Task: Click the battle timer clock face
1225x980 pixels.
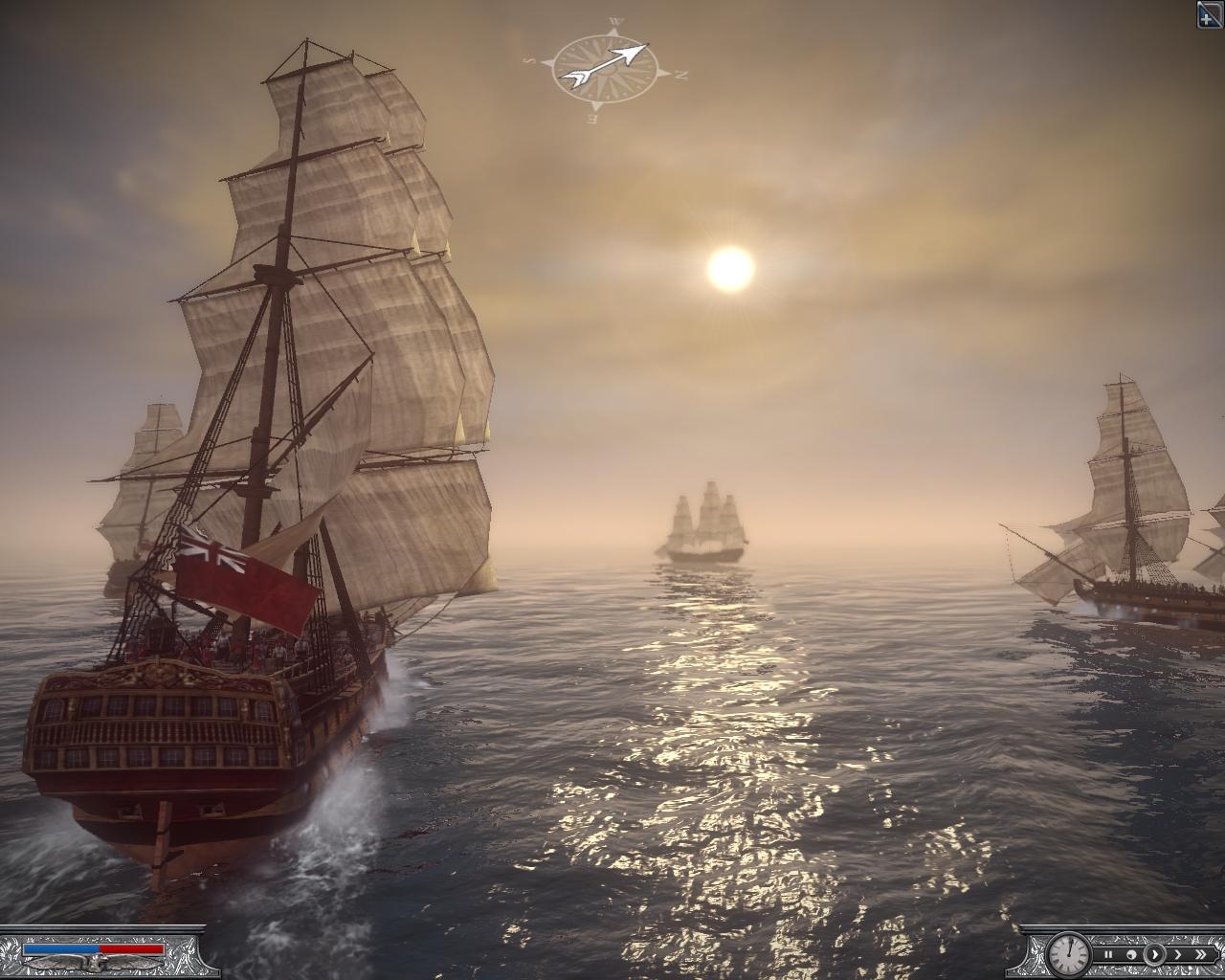Action: click(1067, 952)
